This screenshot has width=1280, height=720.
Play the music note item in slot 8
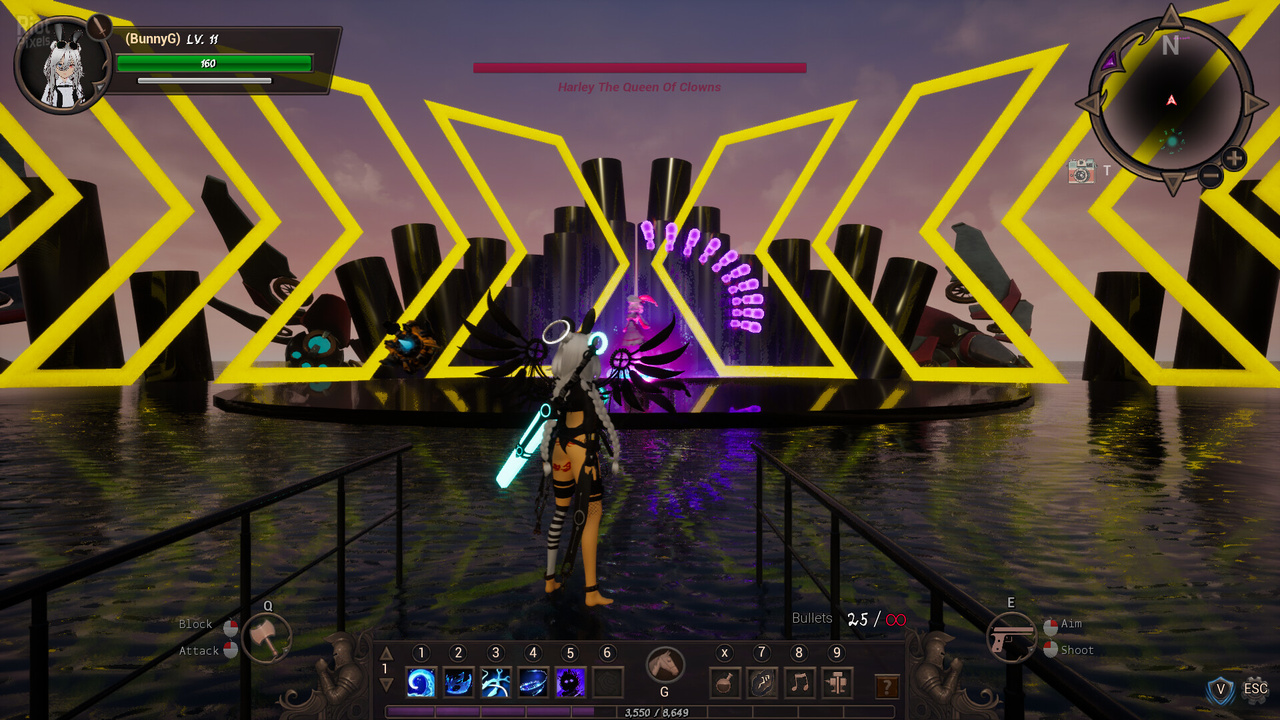[798, 683]
